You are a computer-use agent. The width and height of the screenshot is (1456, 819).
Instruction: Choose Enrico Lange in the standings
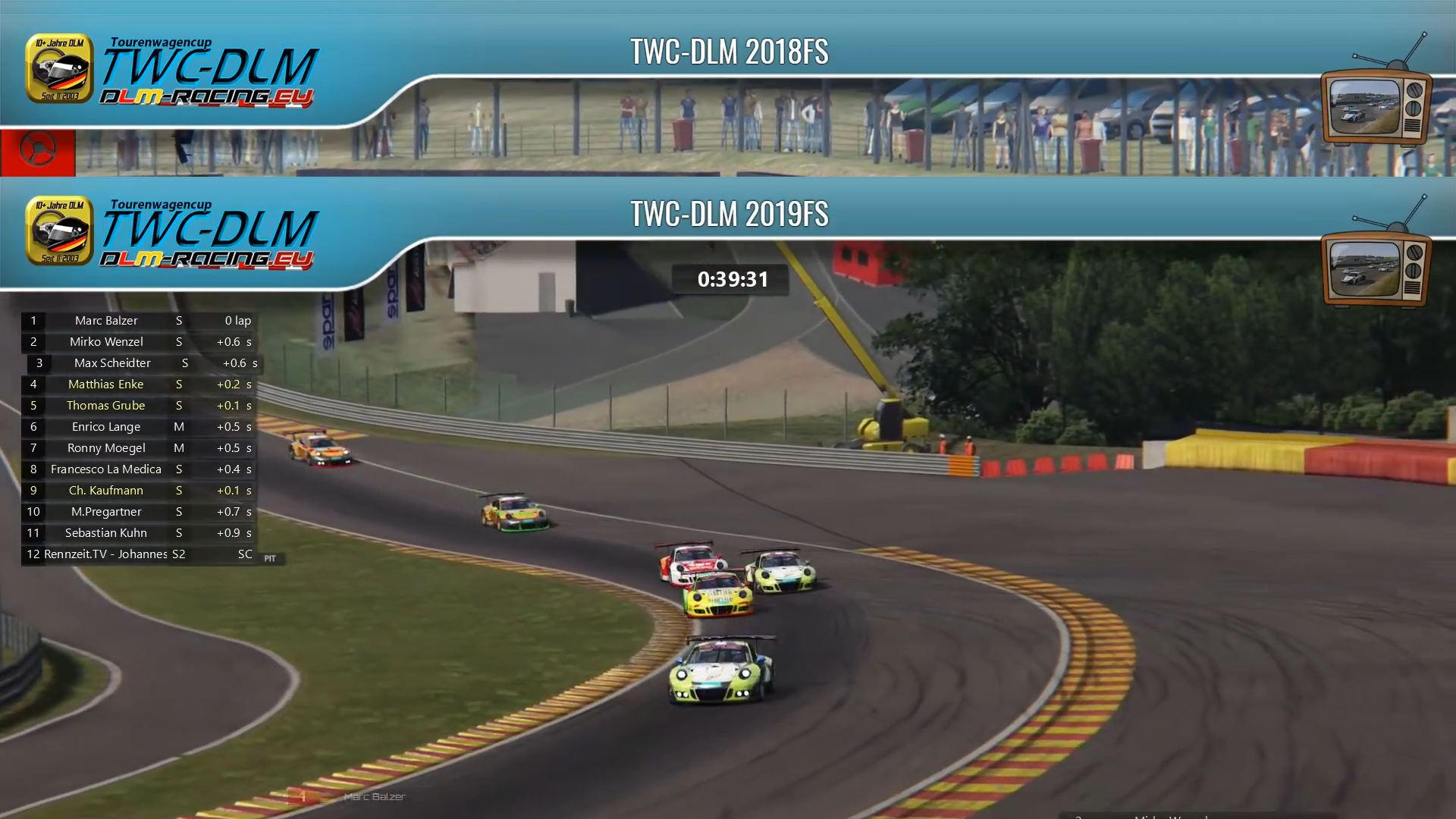[x=106, y=427]
